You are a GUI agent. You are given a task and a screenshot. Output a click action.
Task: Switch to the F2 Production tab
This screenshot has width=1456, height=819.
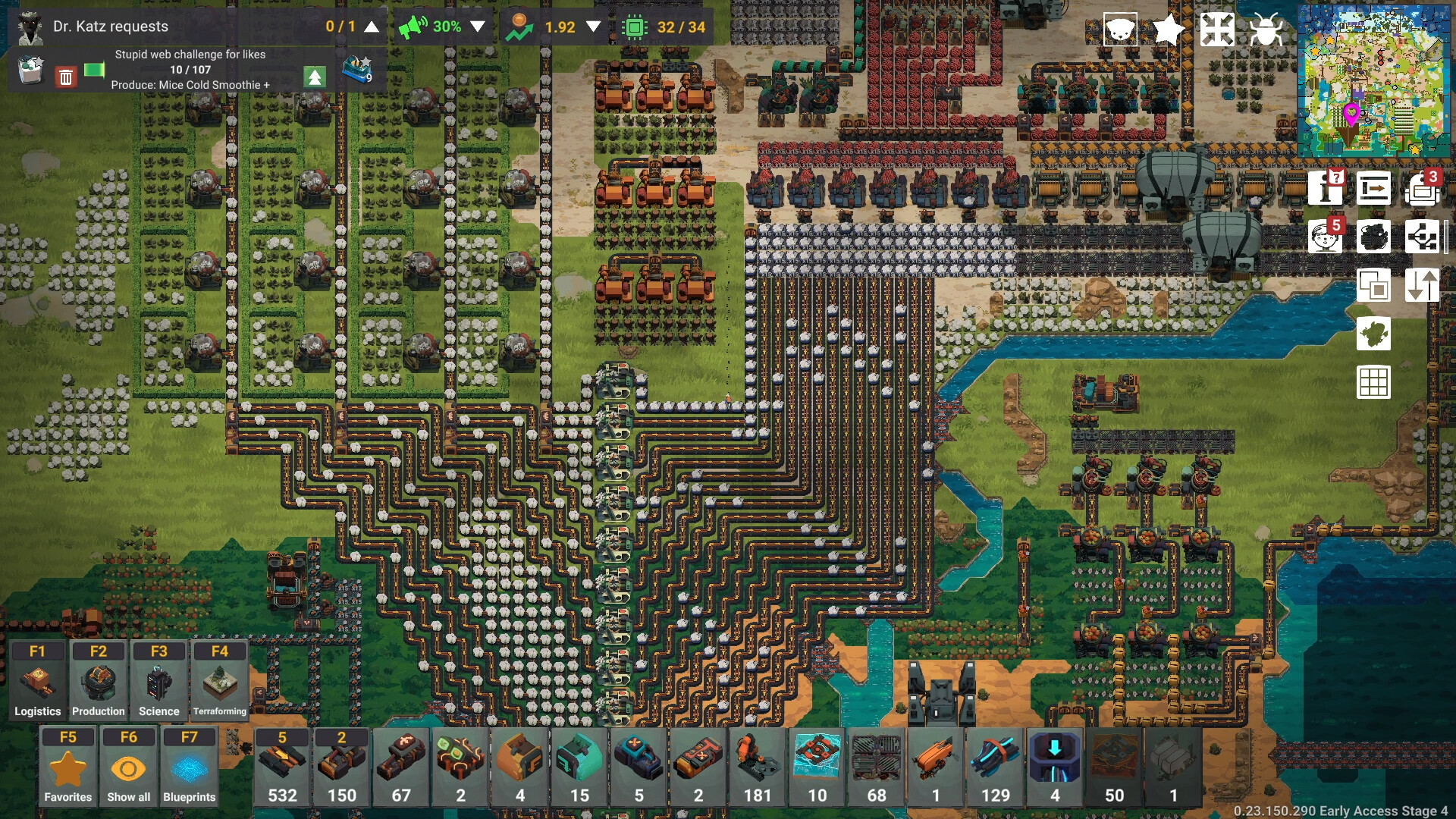click(98, 679)
